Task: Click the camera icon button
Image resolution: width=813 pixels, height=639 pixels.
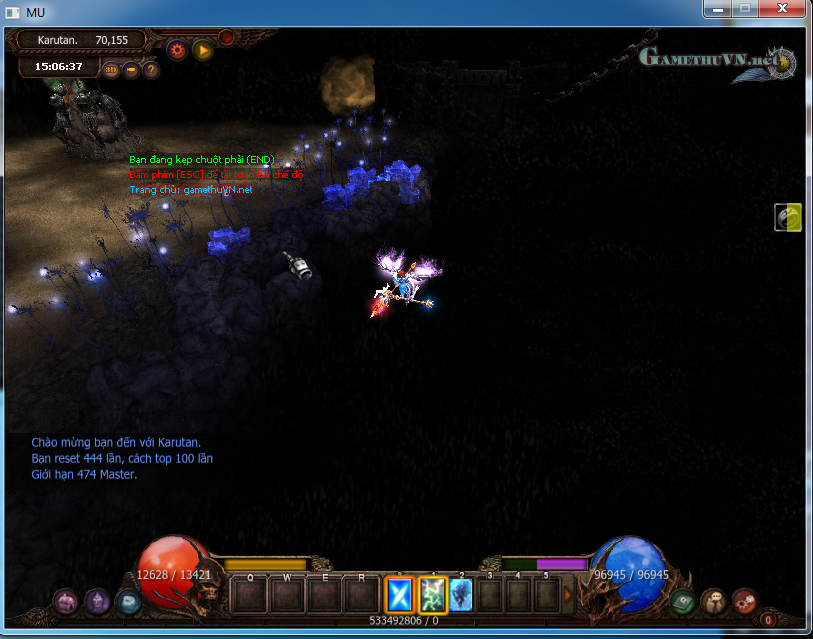Action: click(x=131, y=70)
